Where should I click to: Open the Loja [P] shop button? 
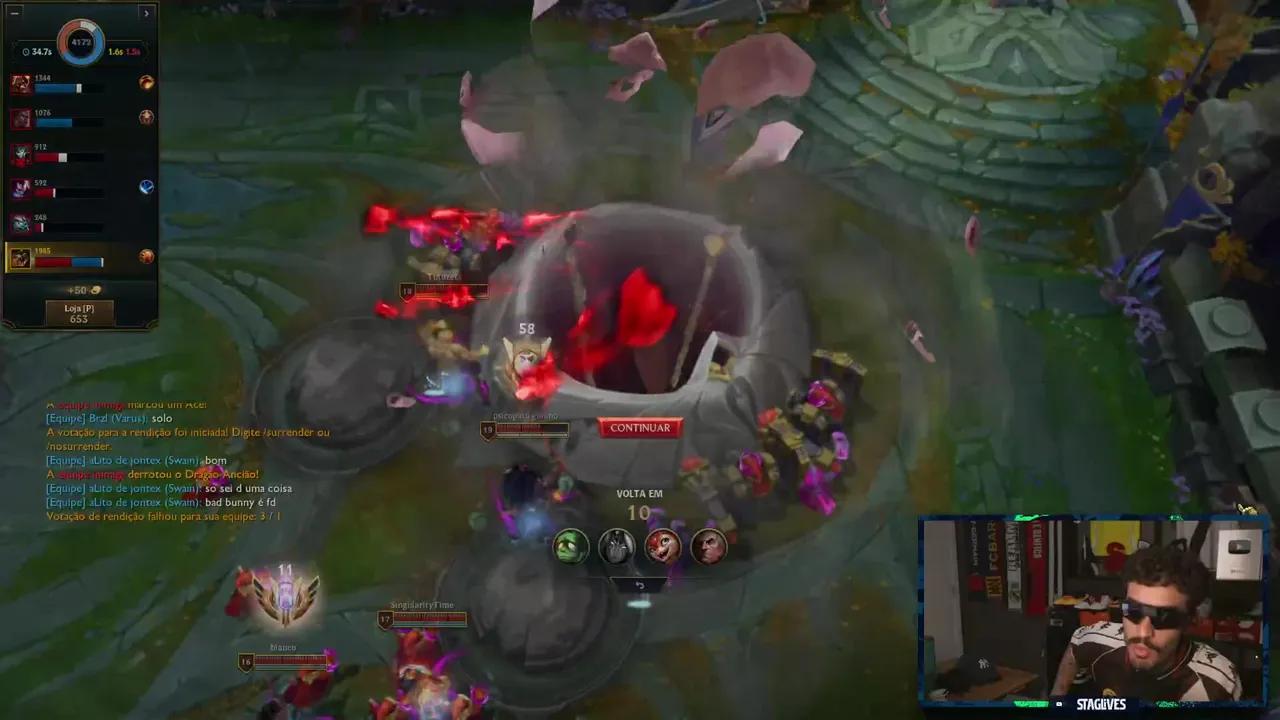[79, 311]
